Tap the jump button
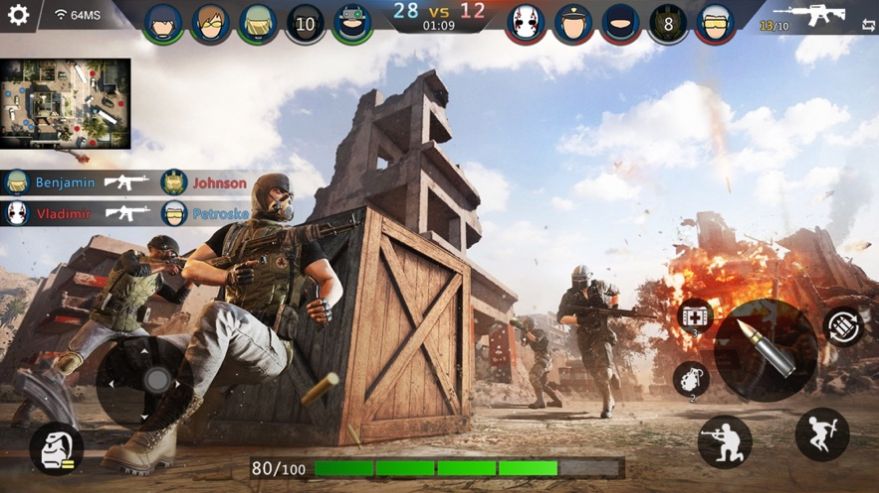The width and height of the screenshot is (879, 493). click(x=822, y=434)
